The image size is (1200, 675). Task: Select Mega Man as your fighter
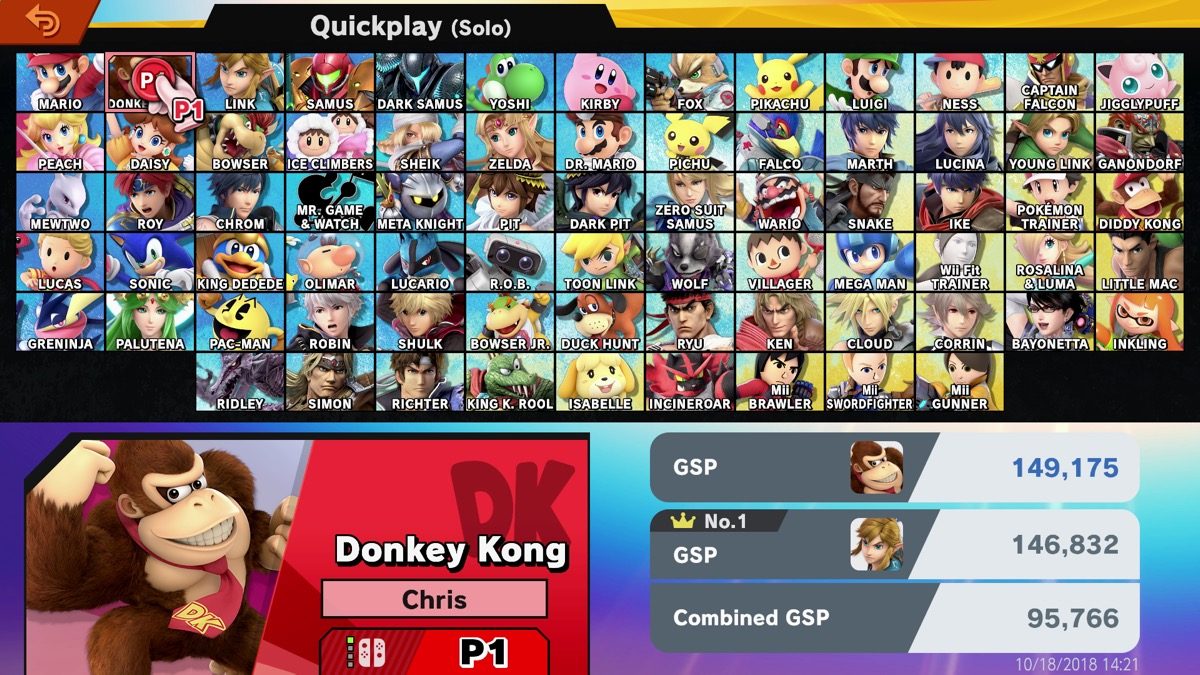click(x=870, y=262)
